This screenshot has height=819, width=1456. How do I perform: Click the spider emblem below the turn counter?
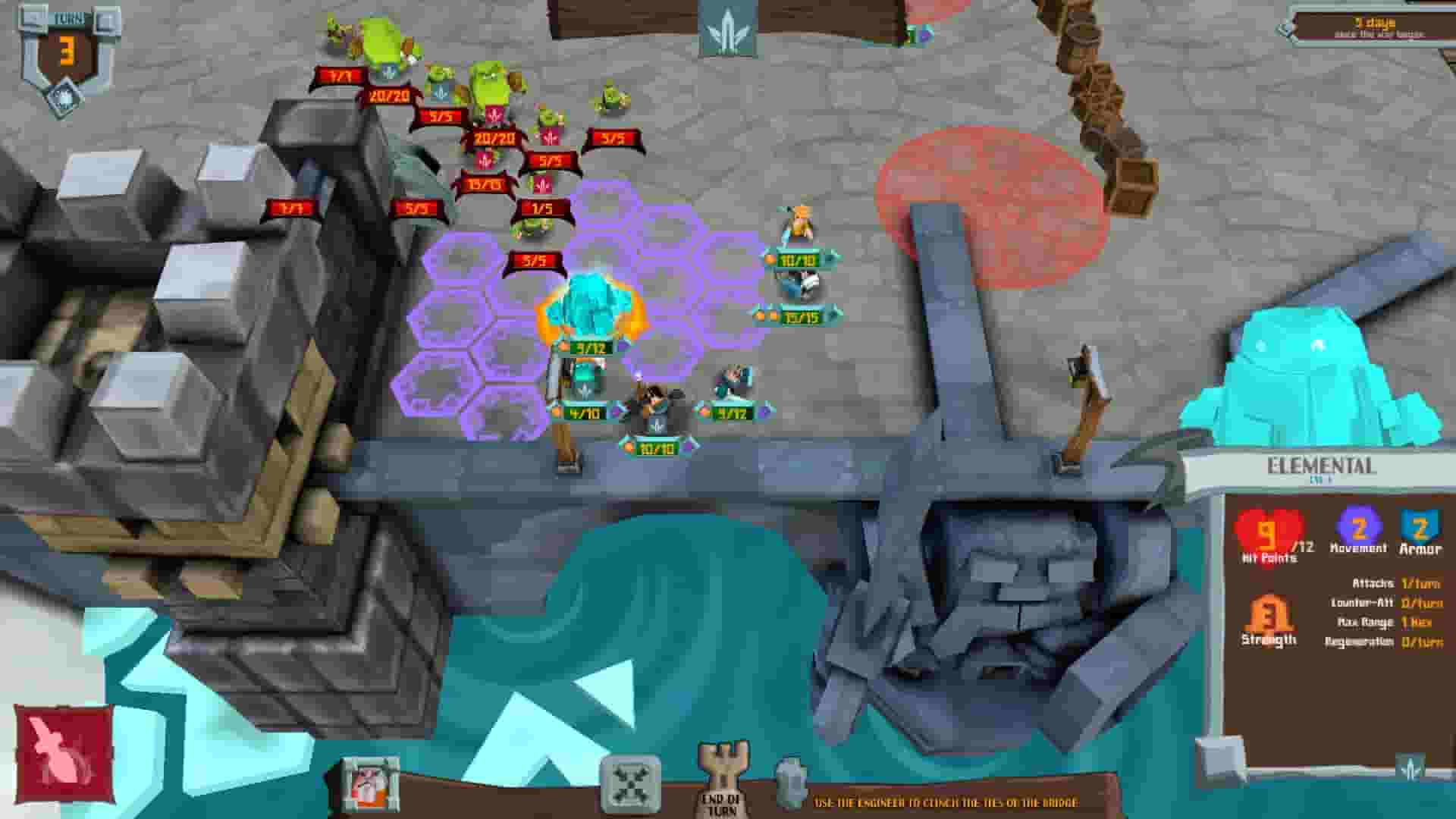64,96
